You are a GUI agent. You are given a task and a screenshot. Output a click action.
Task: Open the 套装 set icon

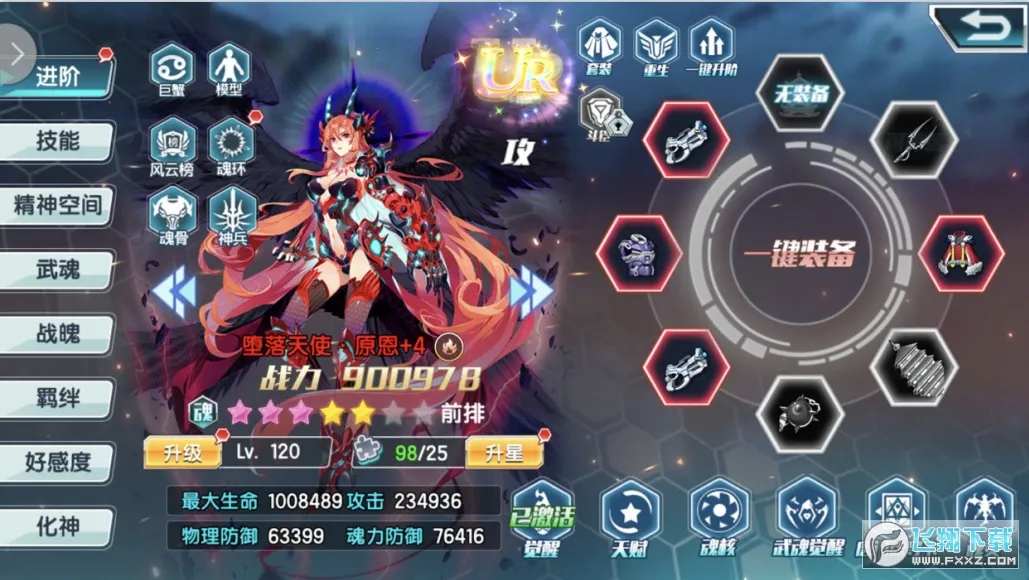click(x=600, y=47)
